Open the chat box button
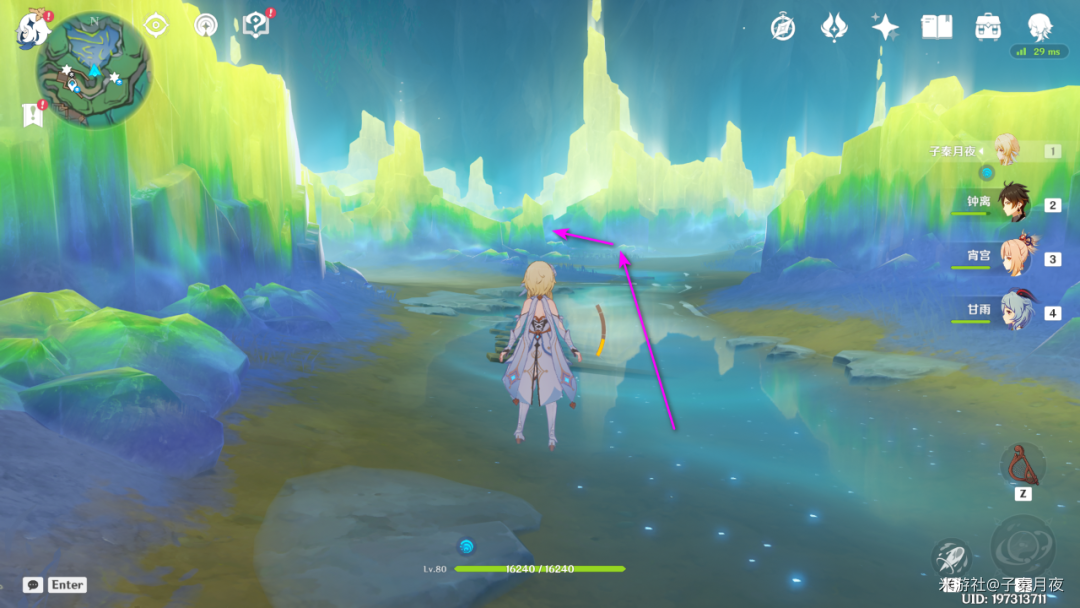The width and height of the screenshot is (1080, 608). point(33,585)
